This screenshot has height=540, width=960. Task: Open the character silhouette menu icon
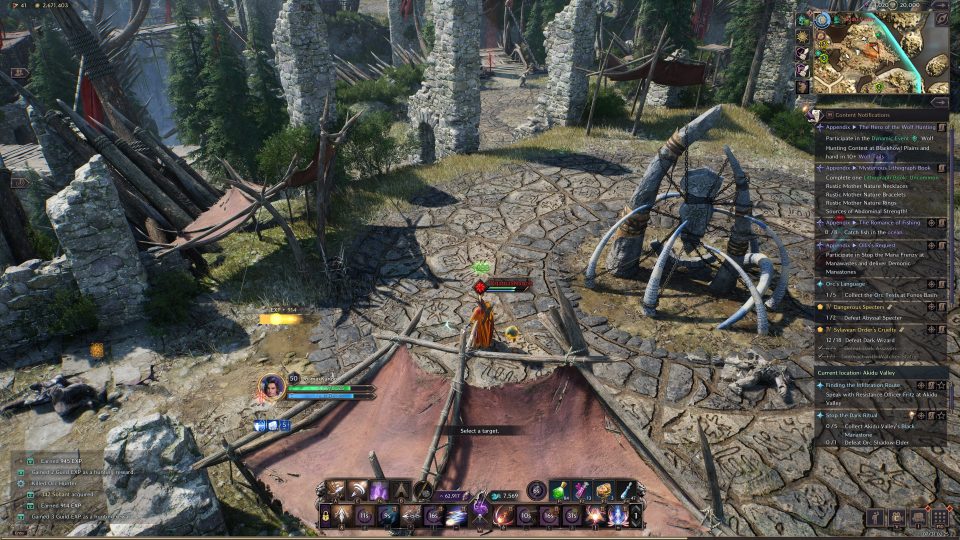[x=876, y=517]
